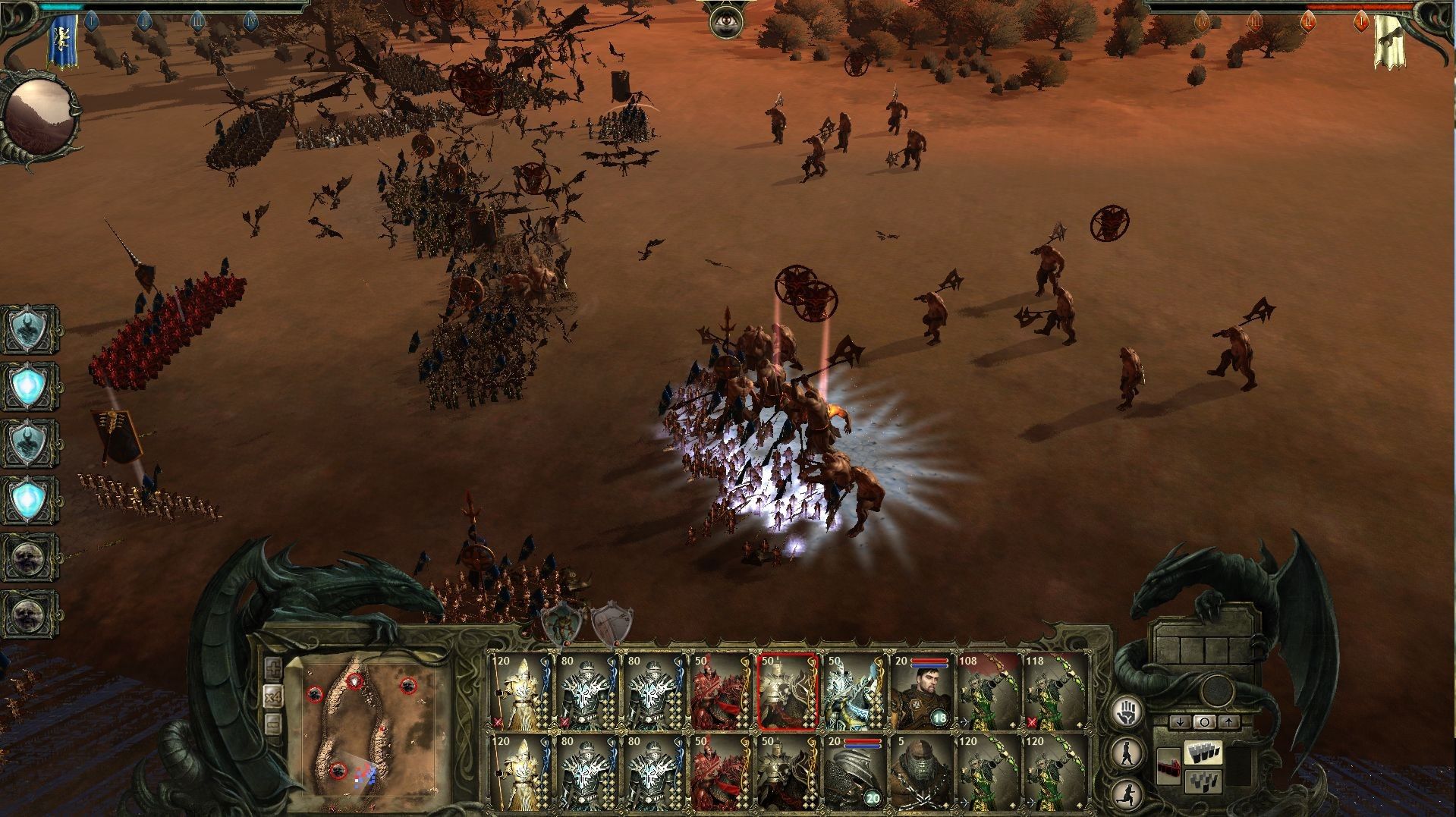The width and height of the screenshot is (1456, 817).
Task: Open the eye icon at top center
Action: tap(725, 21)
